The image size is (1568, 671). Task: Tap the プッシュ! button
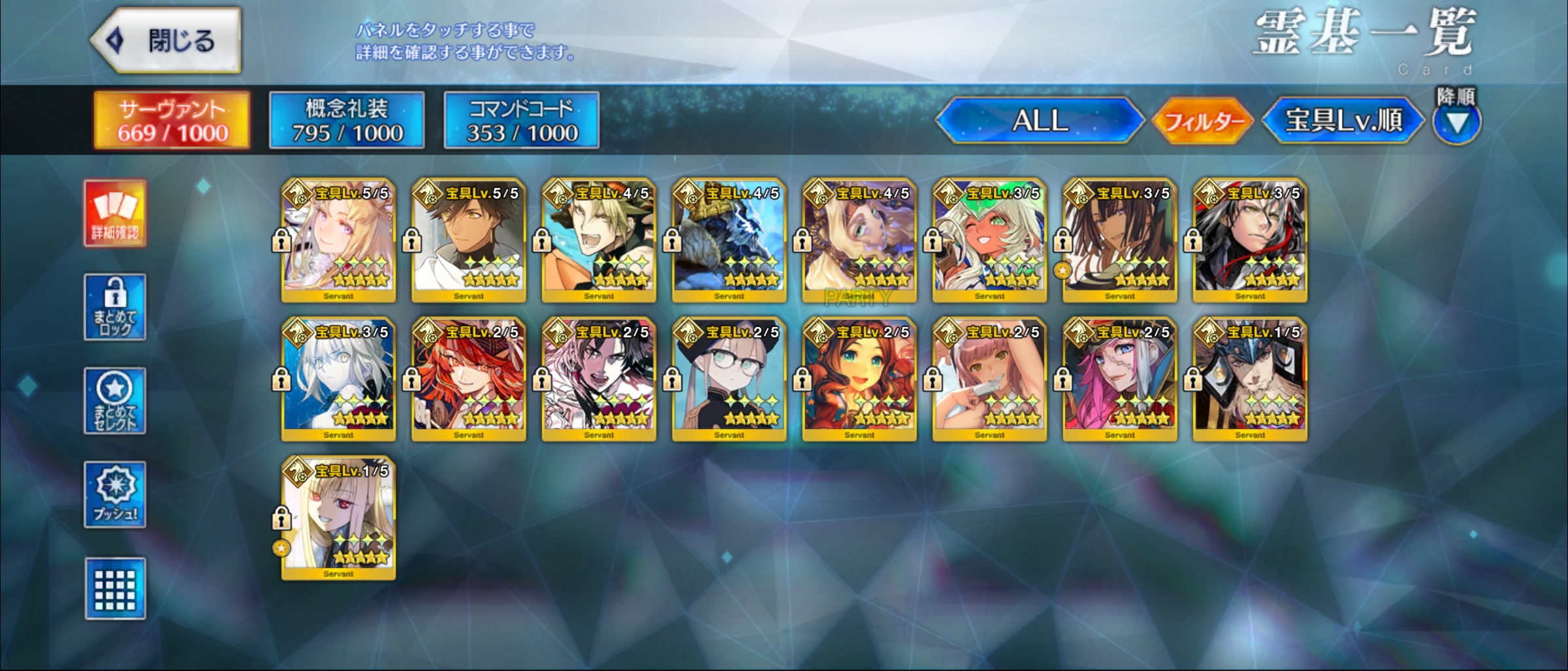click(115, 495)
